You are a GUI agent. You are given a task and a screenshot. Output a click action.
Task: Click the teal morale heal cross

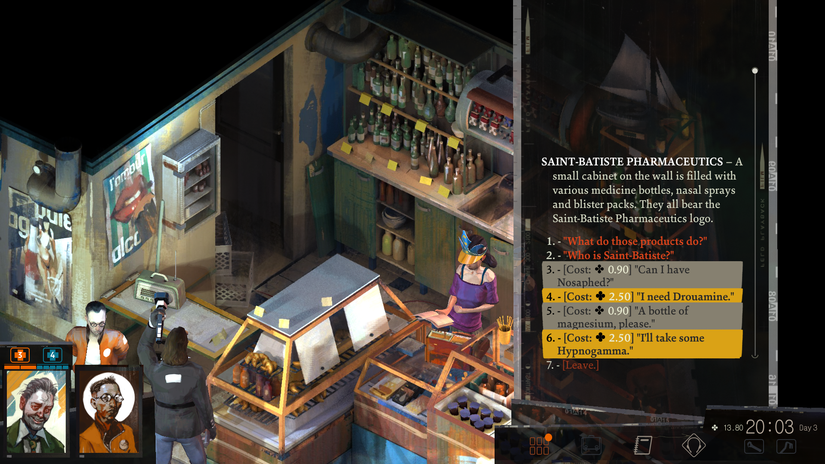(x=51, y=354)
